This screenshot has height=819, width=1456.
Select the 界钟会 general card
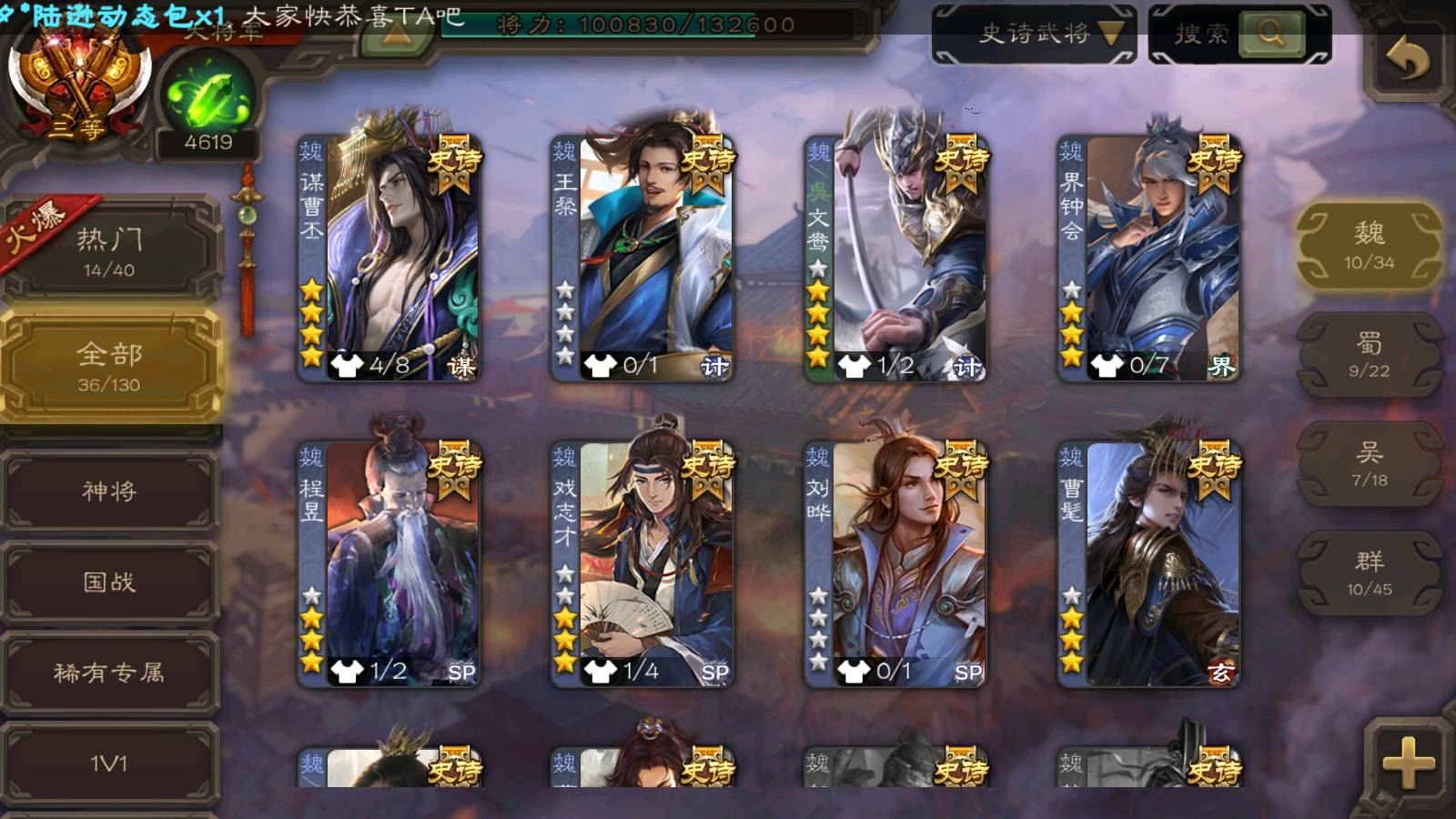(1148, 258)
